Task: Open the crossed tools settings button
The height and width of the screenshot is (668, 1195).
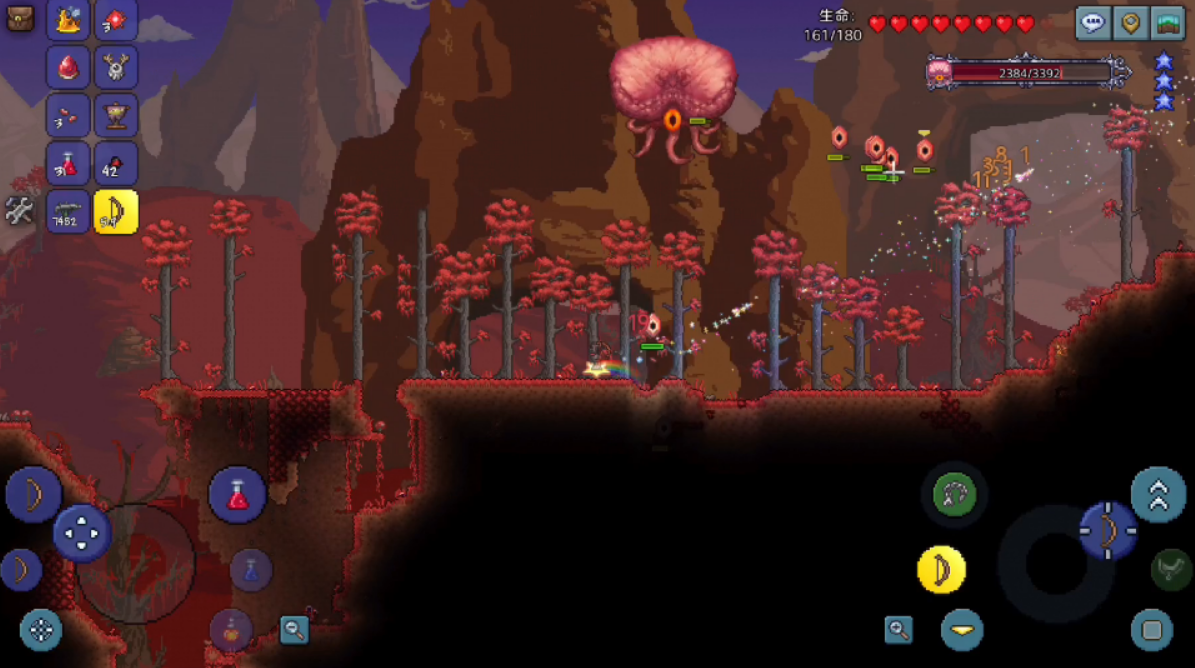Action: (19, 211)
